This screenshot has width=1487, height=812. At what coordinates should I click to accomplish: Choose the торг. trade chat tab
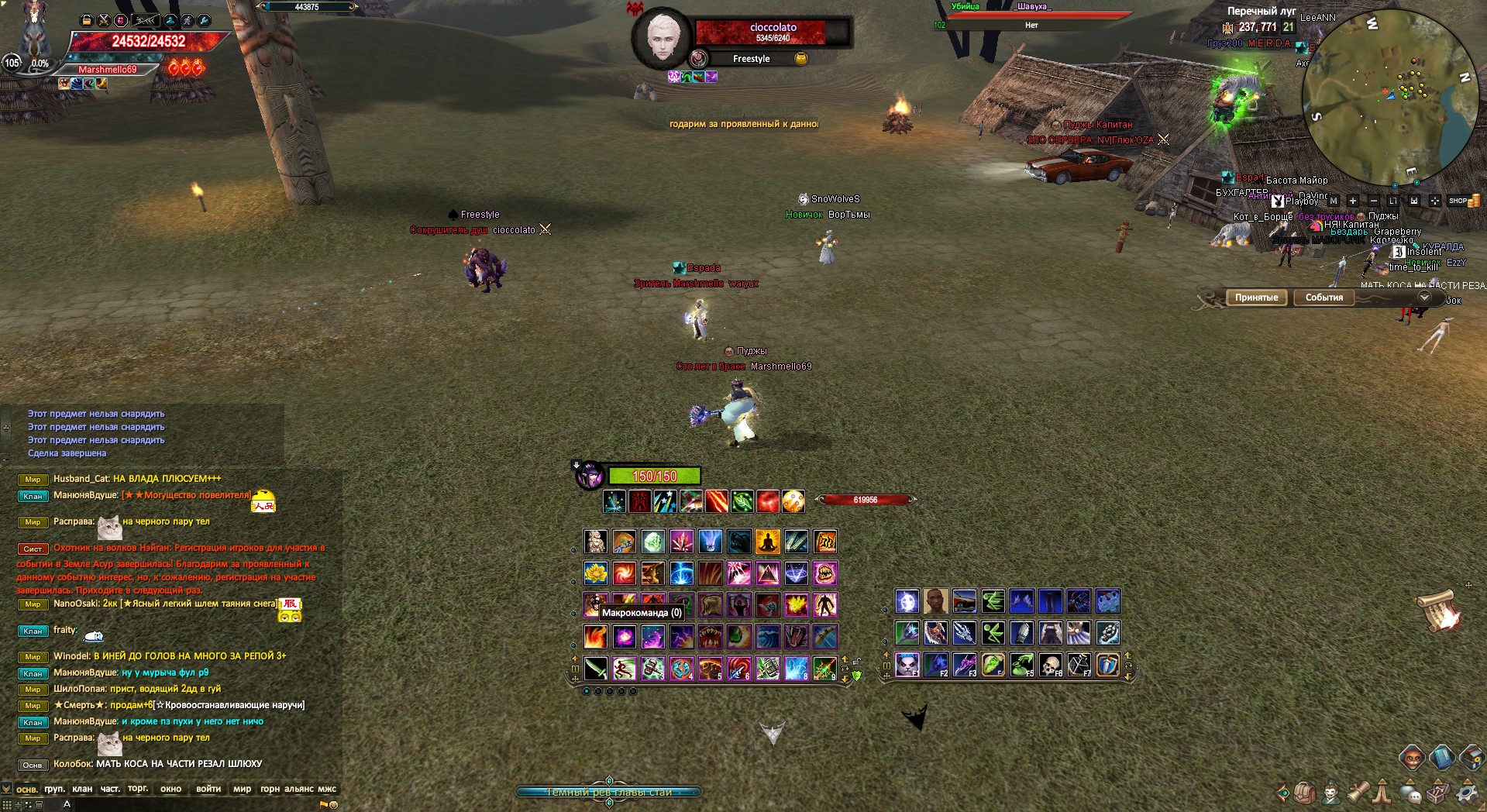138,789
